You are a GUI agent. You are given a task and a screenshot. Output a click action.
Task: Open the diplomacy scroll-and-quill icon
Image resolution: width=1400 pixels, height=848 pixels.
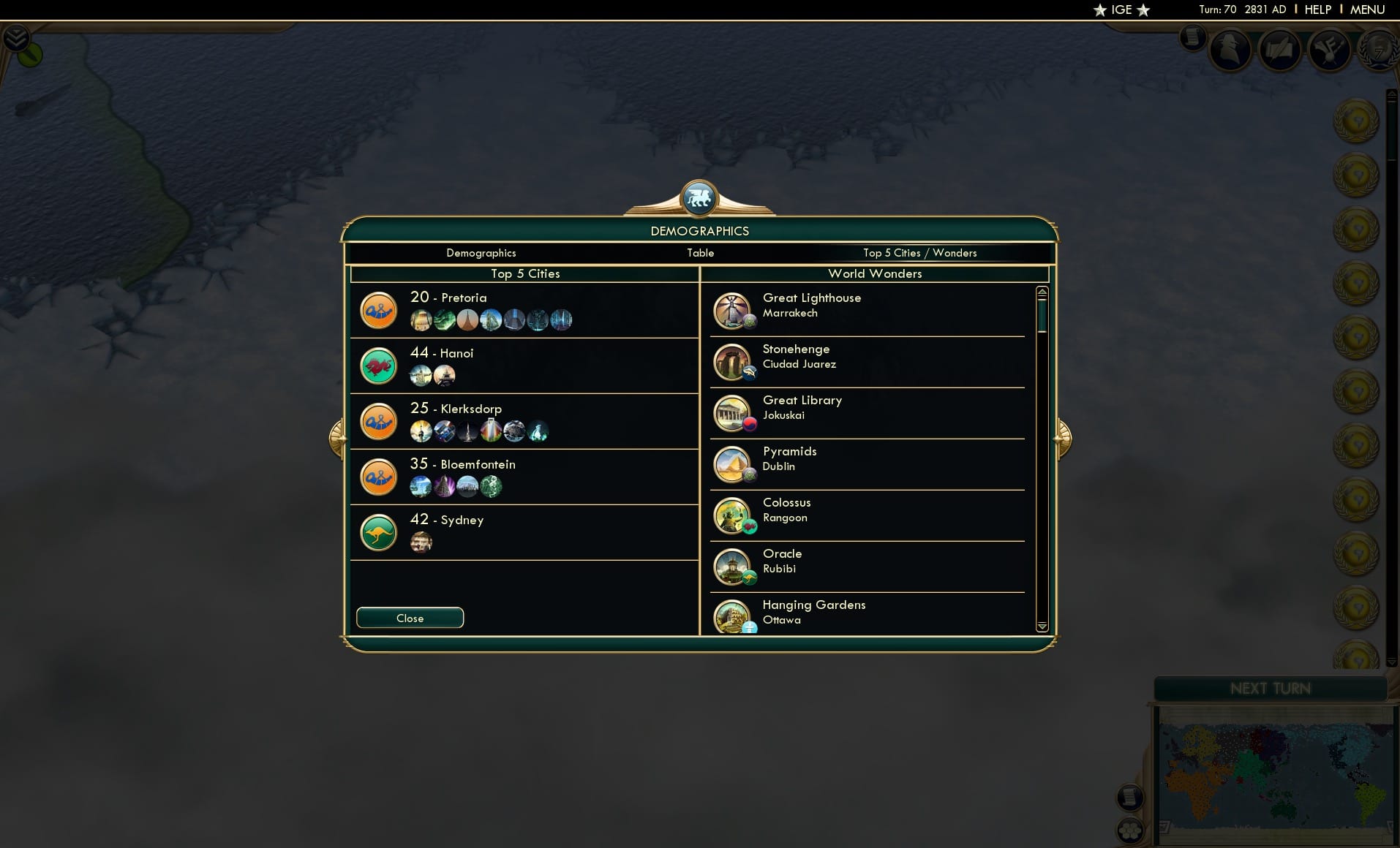click(1282, 50)
